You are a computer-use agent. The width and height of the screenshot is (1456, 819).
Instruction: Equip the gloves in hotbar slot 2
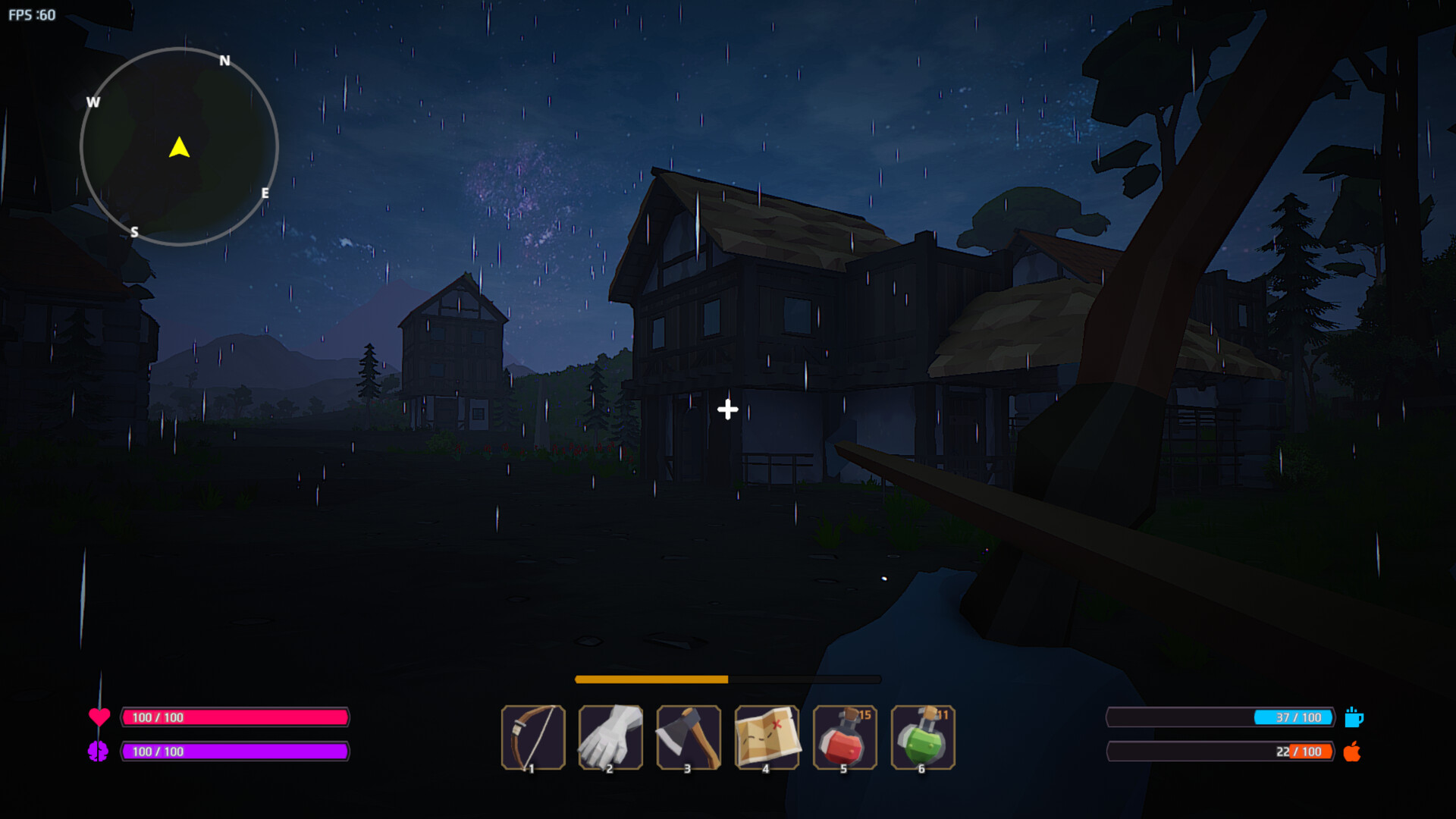(x=611, y=737)
